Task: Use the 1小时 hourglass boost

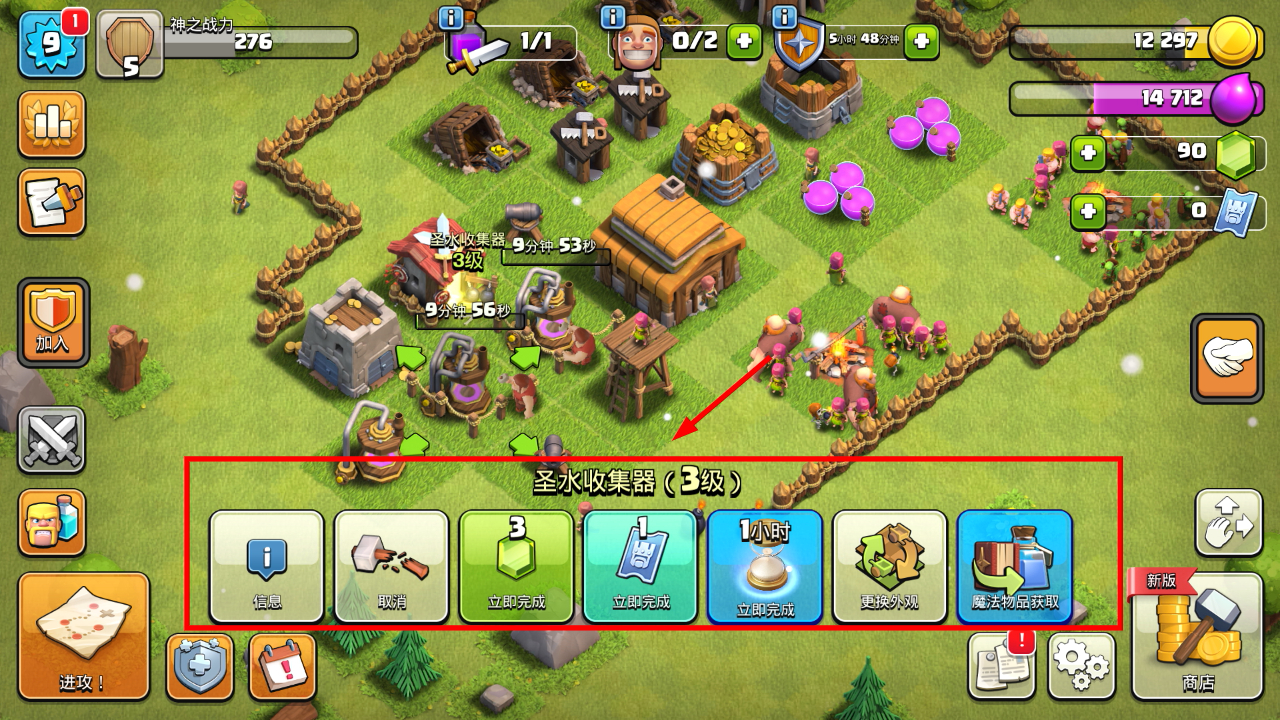Action: pos(765,566)
